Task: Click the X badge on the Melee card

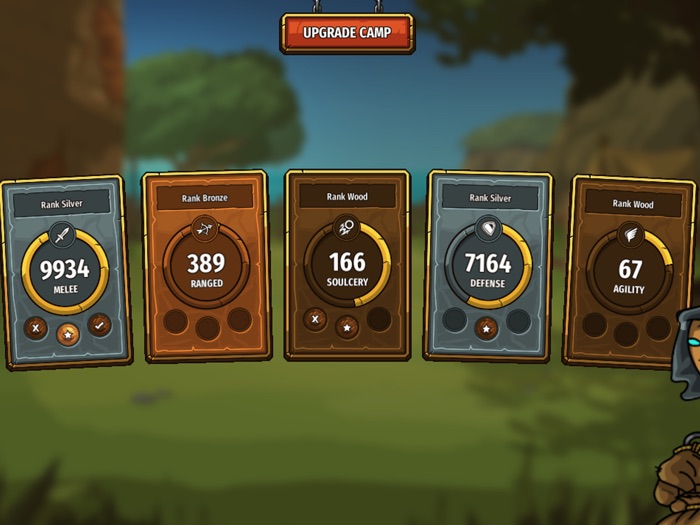Action: click(36, 327)
